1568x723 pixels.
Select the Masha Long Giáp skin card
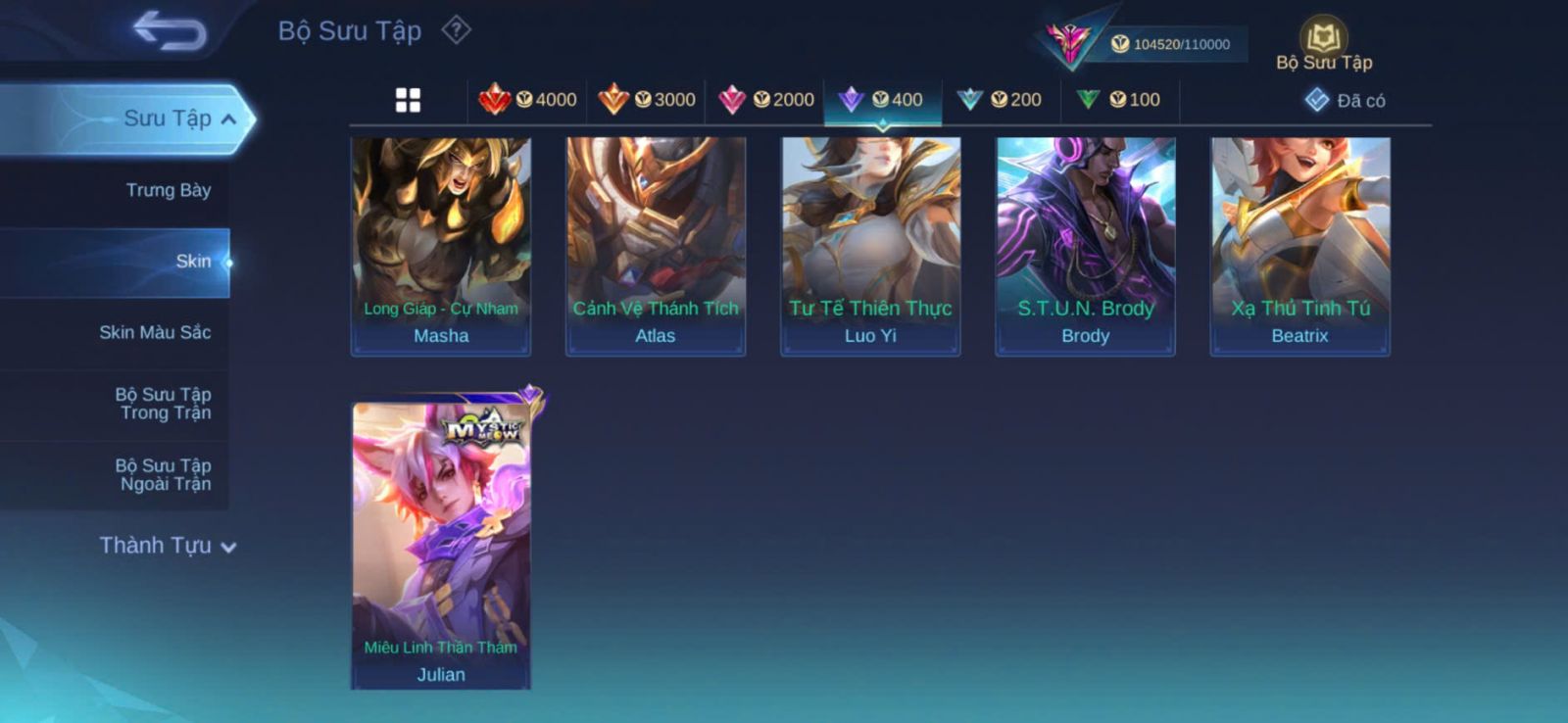[x=441, y=245]
